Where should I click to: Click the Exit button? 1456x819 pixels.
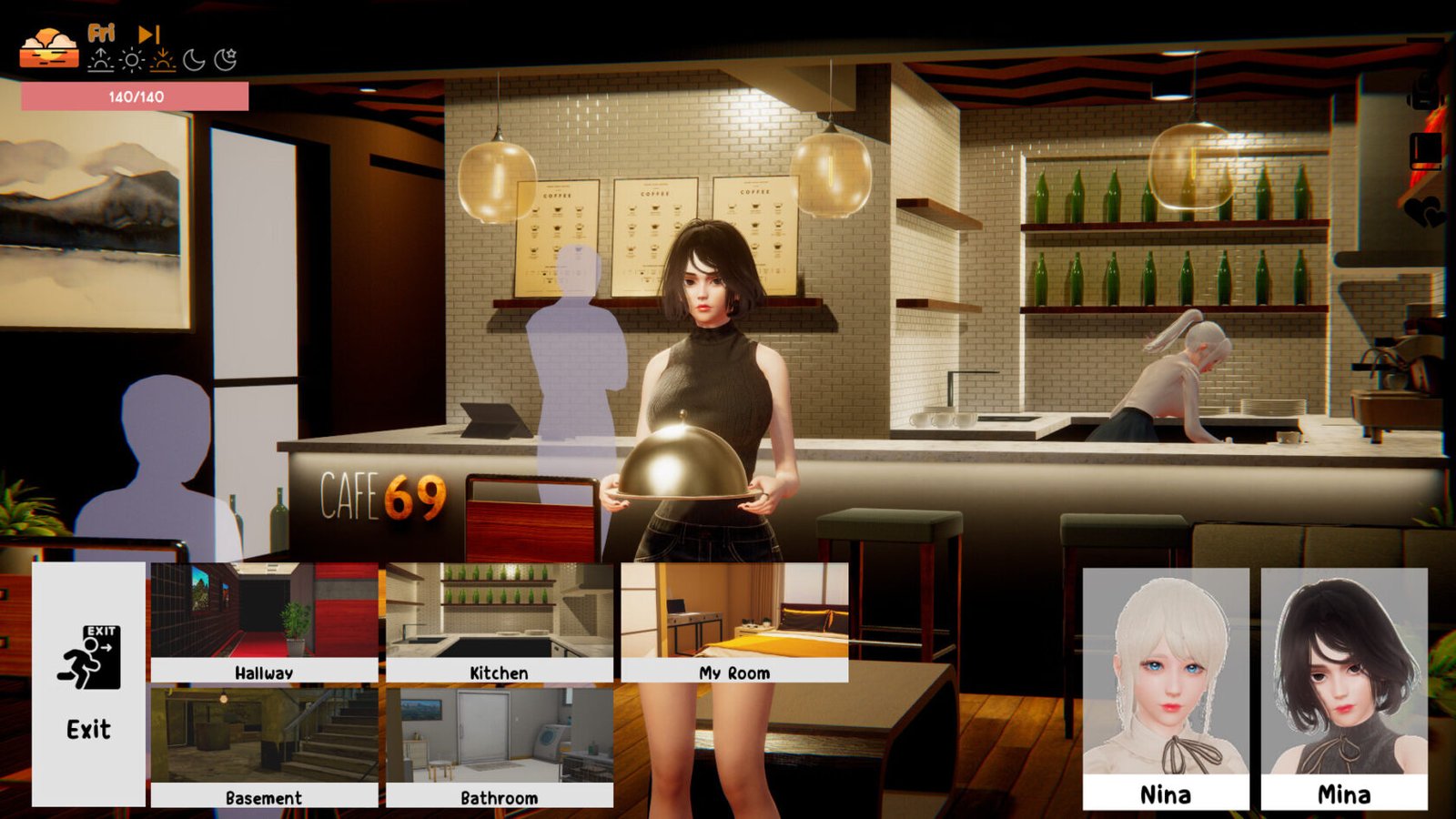click(88, 682)
